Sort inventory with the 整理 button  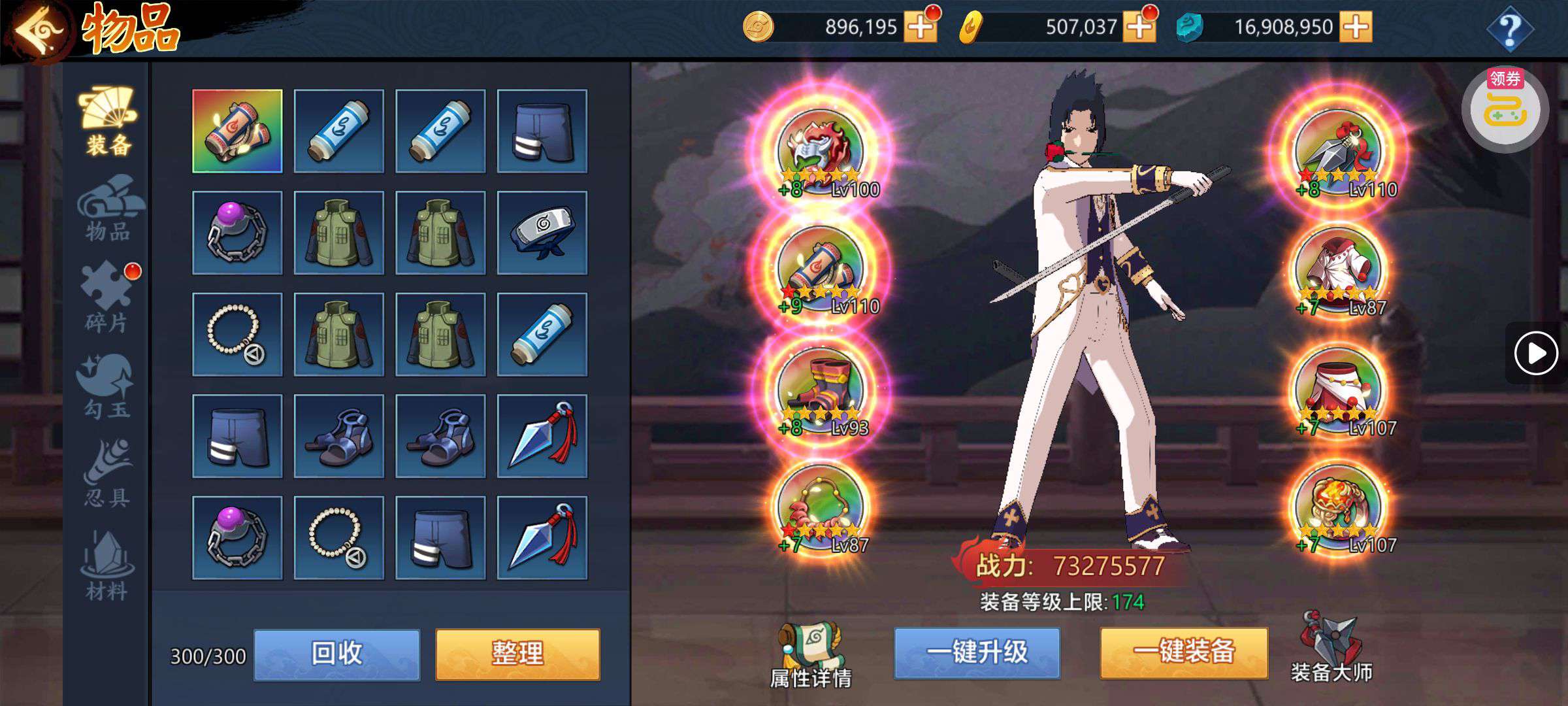point(517,654)
